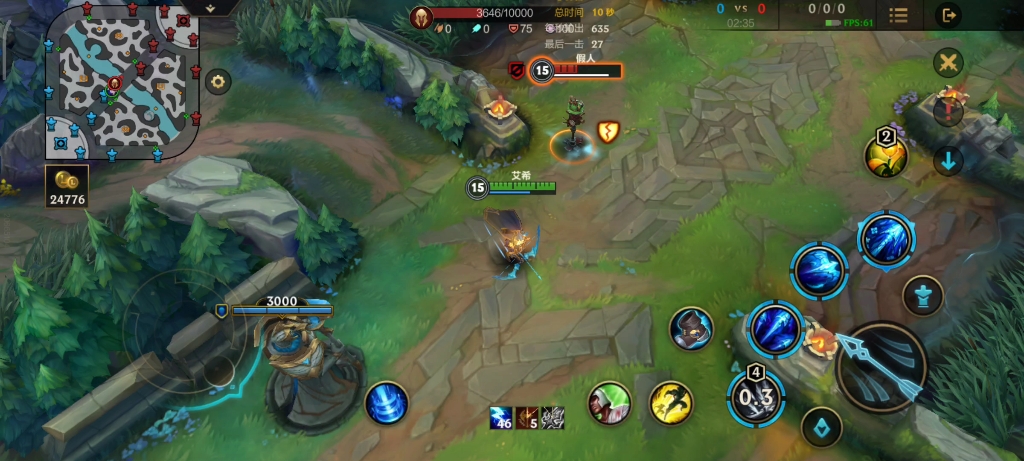Viewport: 1024px width, 461px height.
Task: Activate the yellow Flash summoner spell
Action: pyautogui.click(x=671, y=402)
